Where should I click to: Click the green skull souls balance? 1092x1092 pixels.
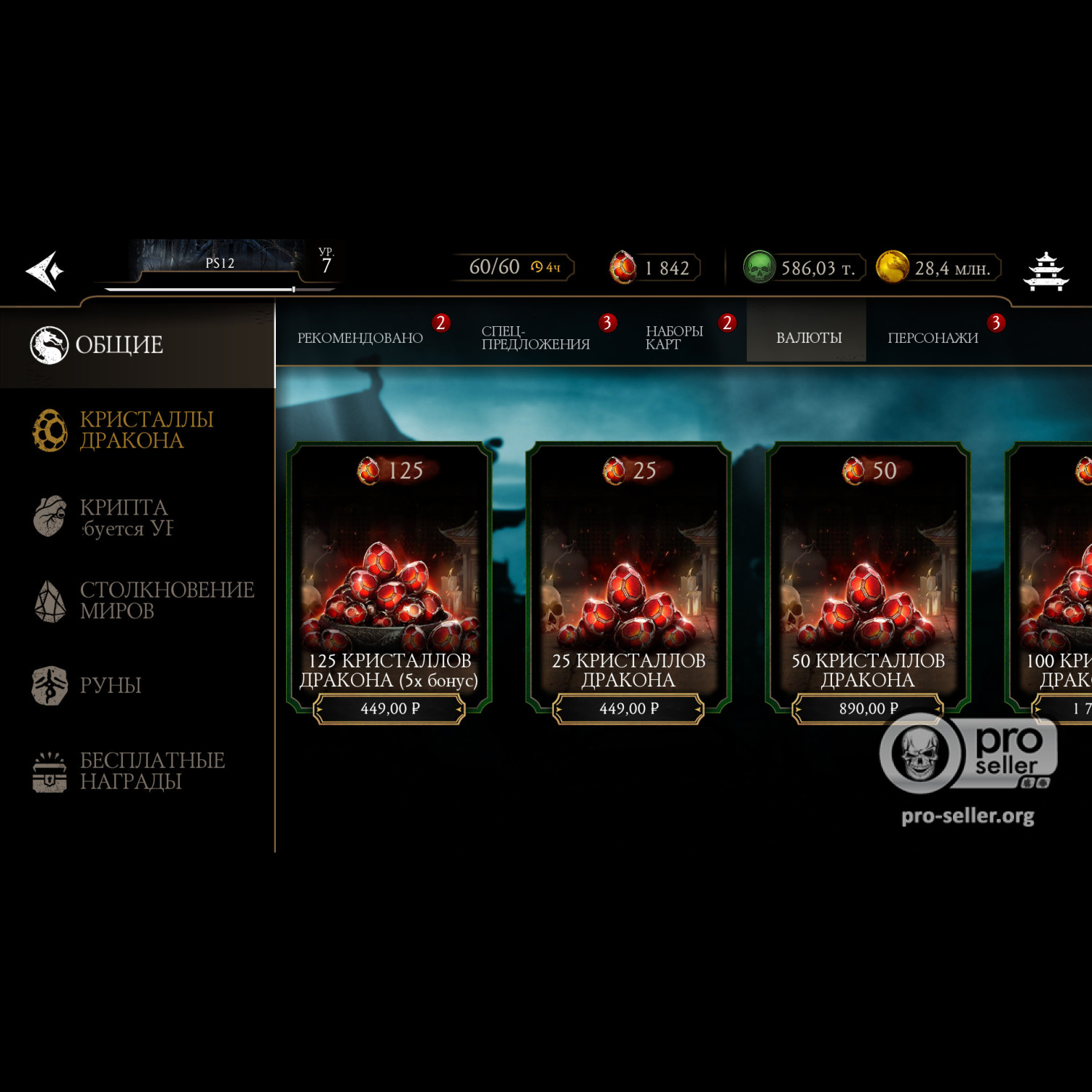(x=802, y=268)
